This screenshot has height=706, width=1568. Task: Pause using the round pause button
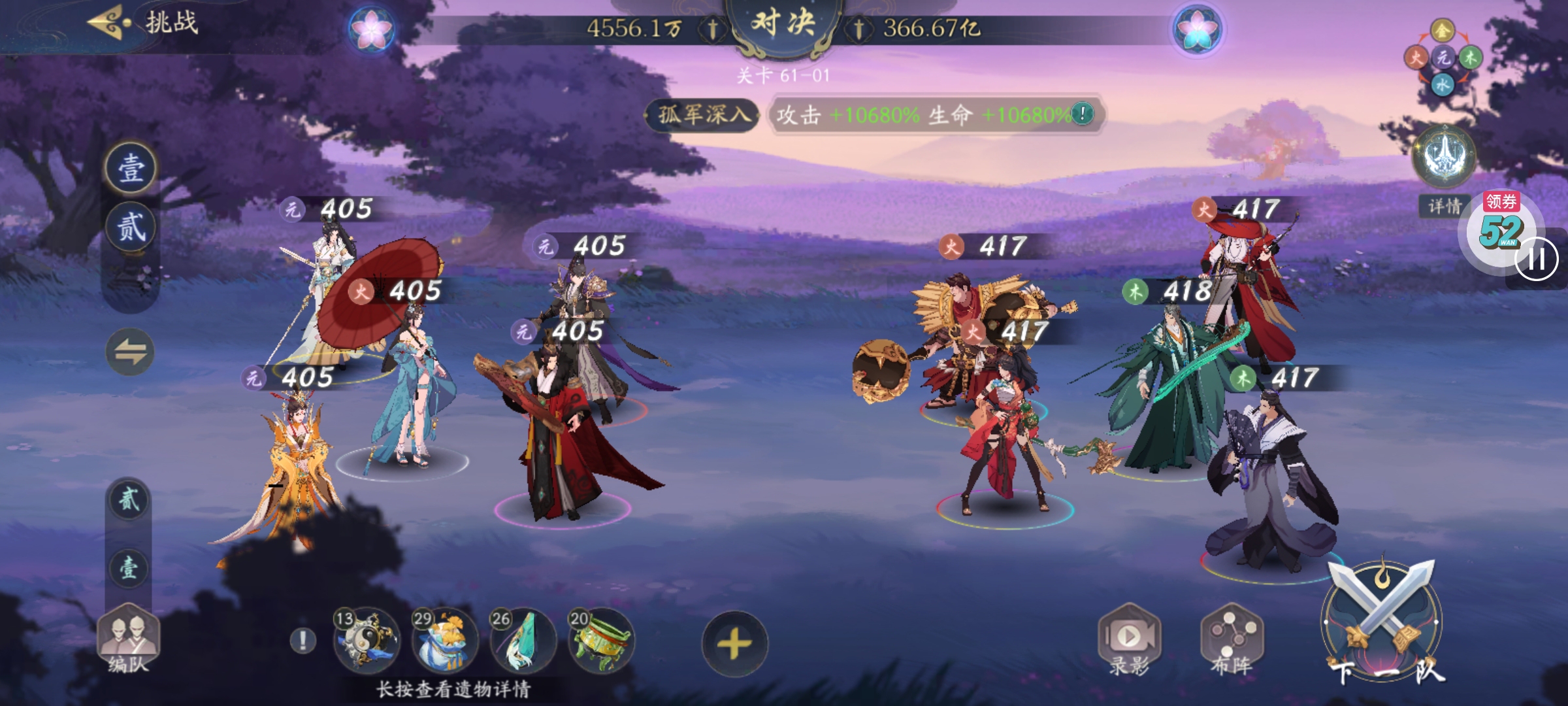(1536, 260)
